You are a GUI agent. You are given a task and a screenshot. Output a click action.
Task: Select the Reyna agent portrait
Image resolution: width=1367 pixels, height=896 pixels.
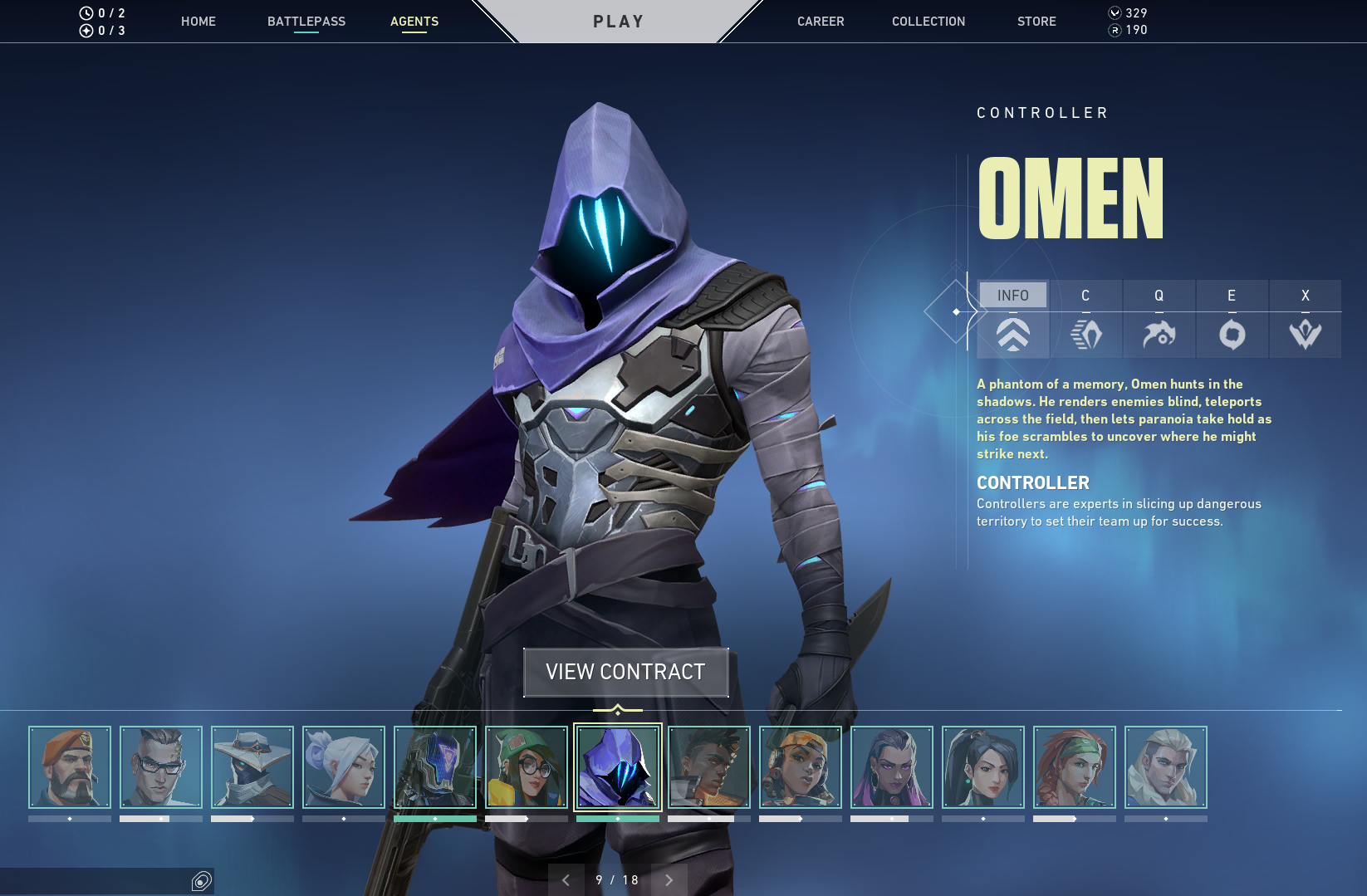(x=892, y=767)
